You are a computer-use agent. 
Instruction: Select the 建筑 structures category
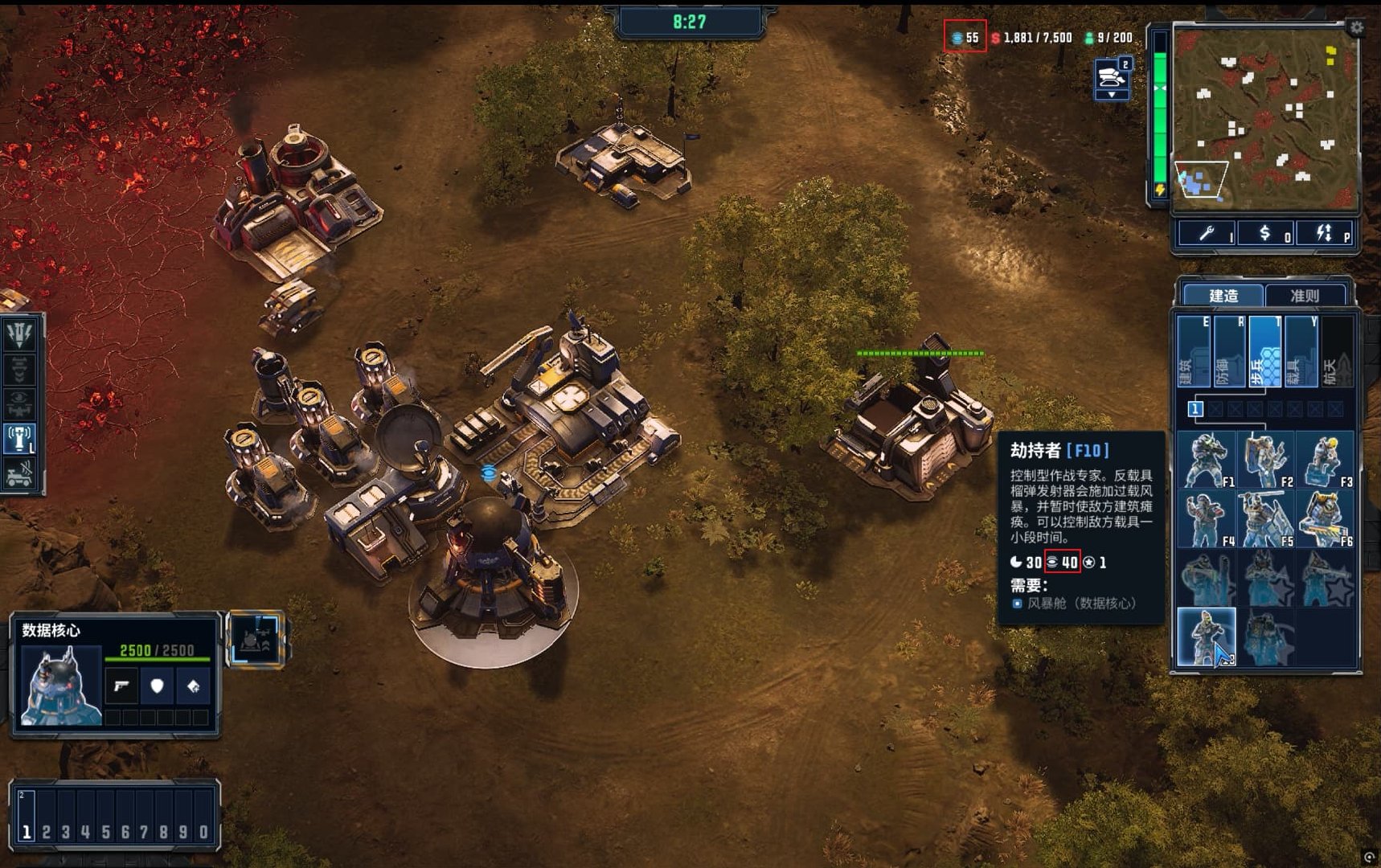(1194, 351)
